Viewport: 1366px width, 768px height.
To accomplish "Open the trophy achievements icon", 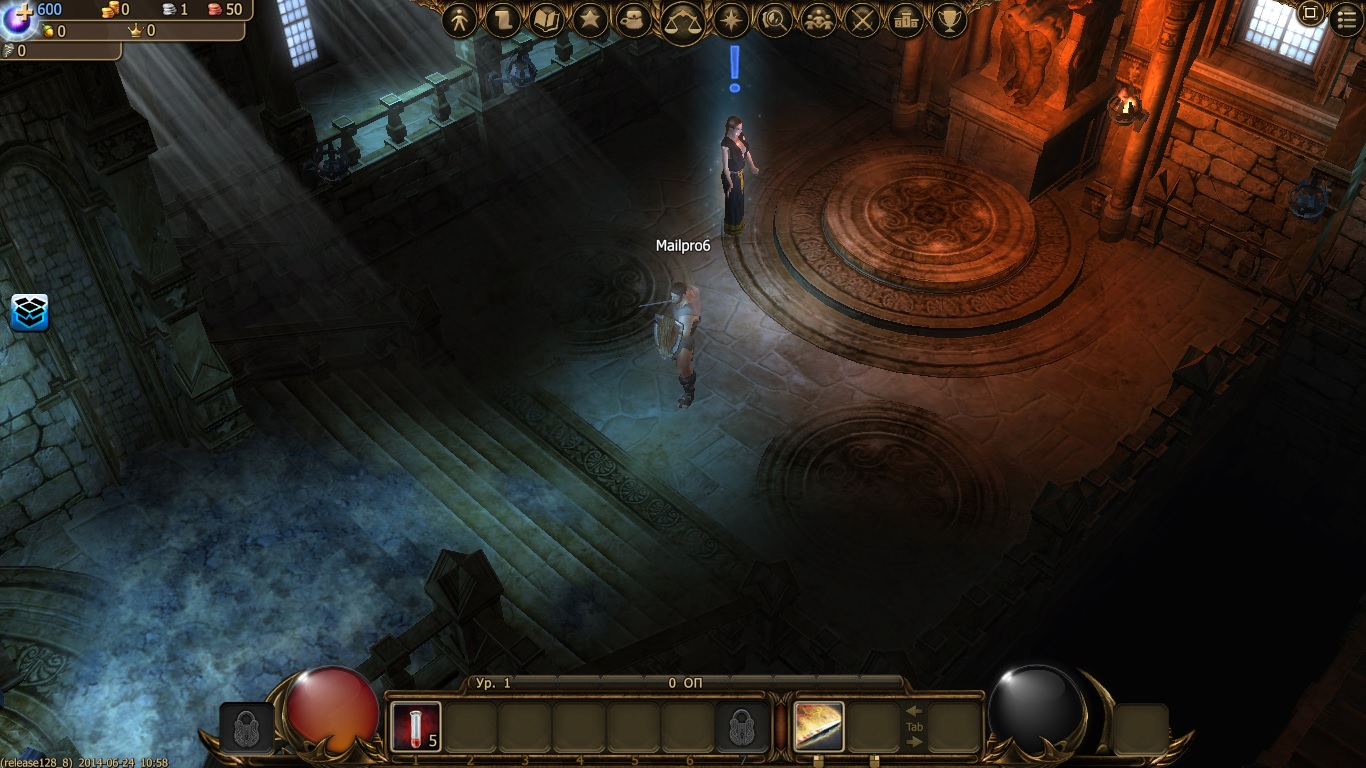I will coord(948,20).
